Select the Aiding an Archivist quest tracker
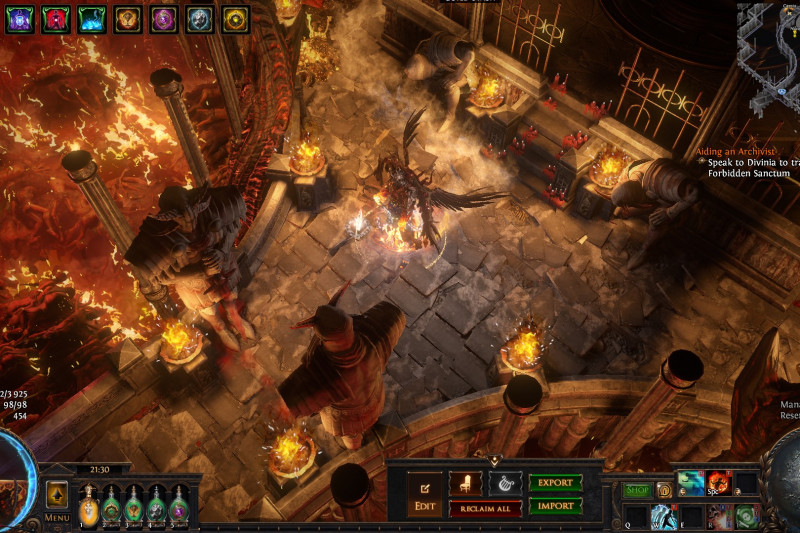The width and height of the screenshot is (800, 533). [740, 152]
